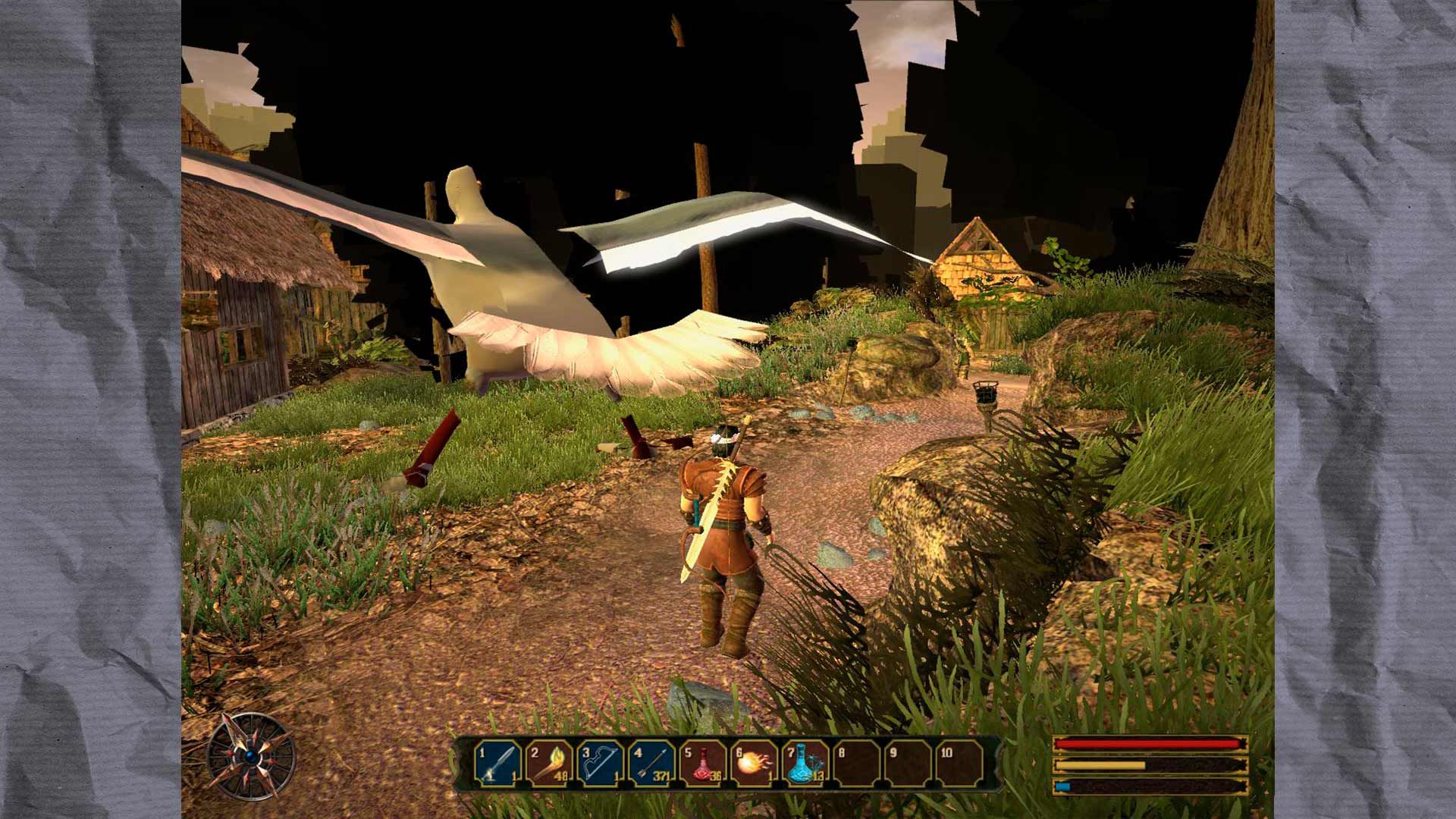Click the arrow count showing 371

click(662, 775)
